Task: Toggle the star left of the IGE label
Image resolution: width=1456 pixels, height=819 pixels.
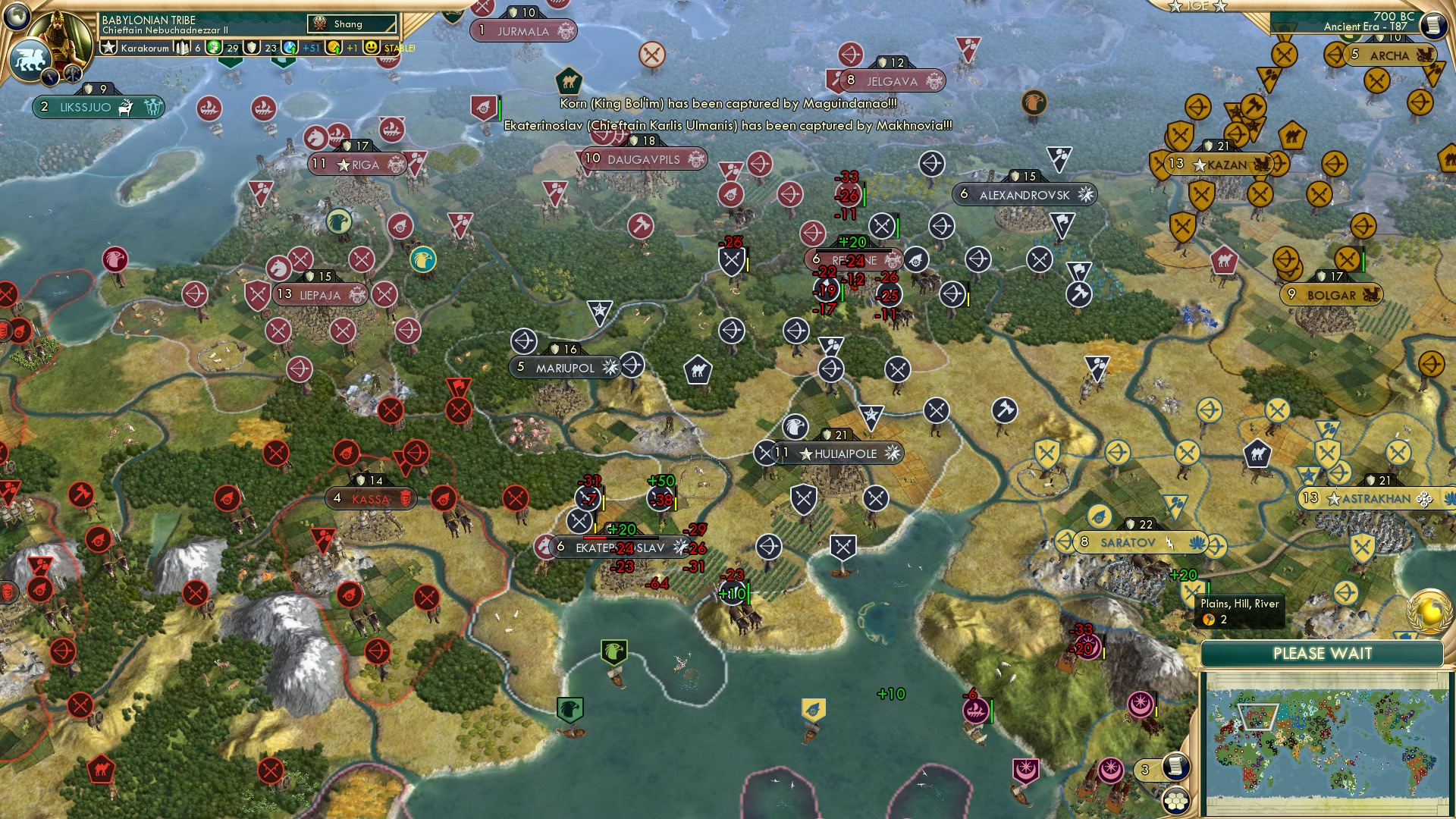Action: (x=1175, y=7)
